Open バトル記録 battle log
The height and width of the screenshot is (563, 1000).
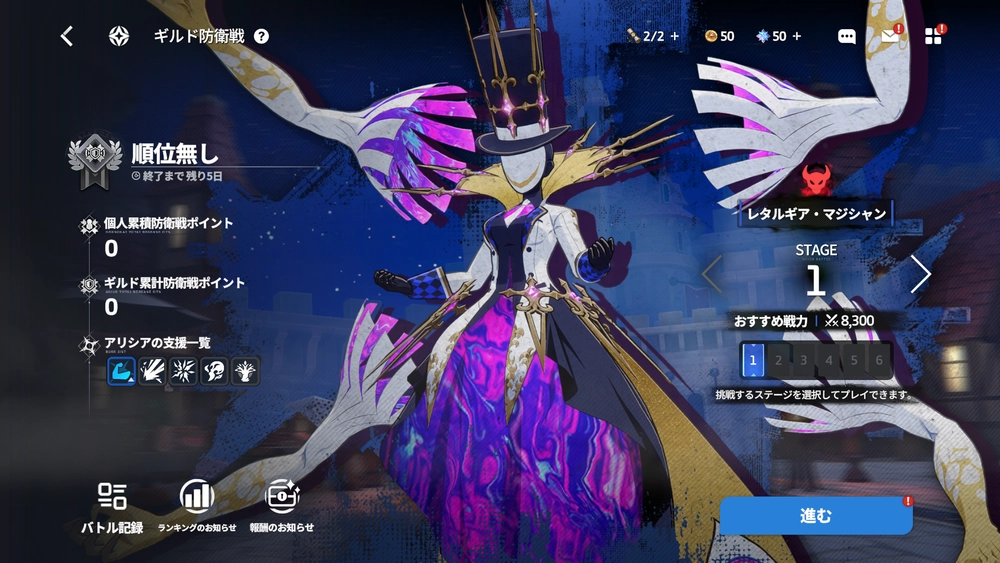tap(112, 506)
